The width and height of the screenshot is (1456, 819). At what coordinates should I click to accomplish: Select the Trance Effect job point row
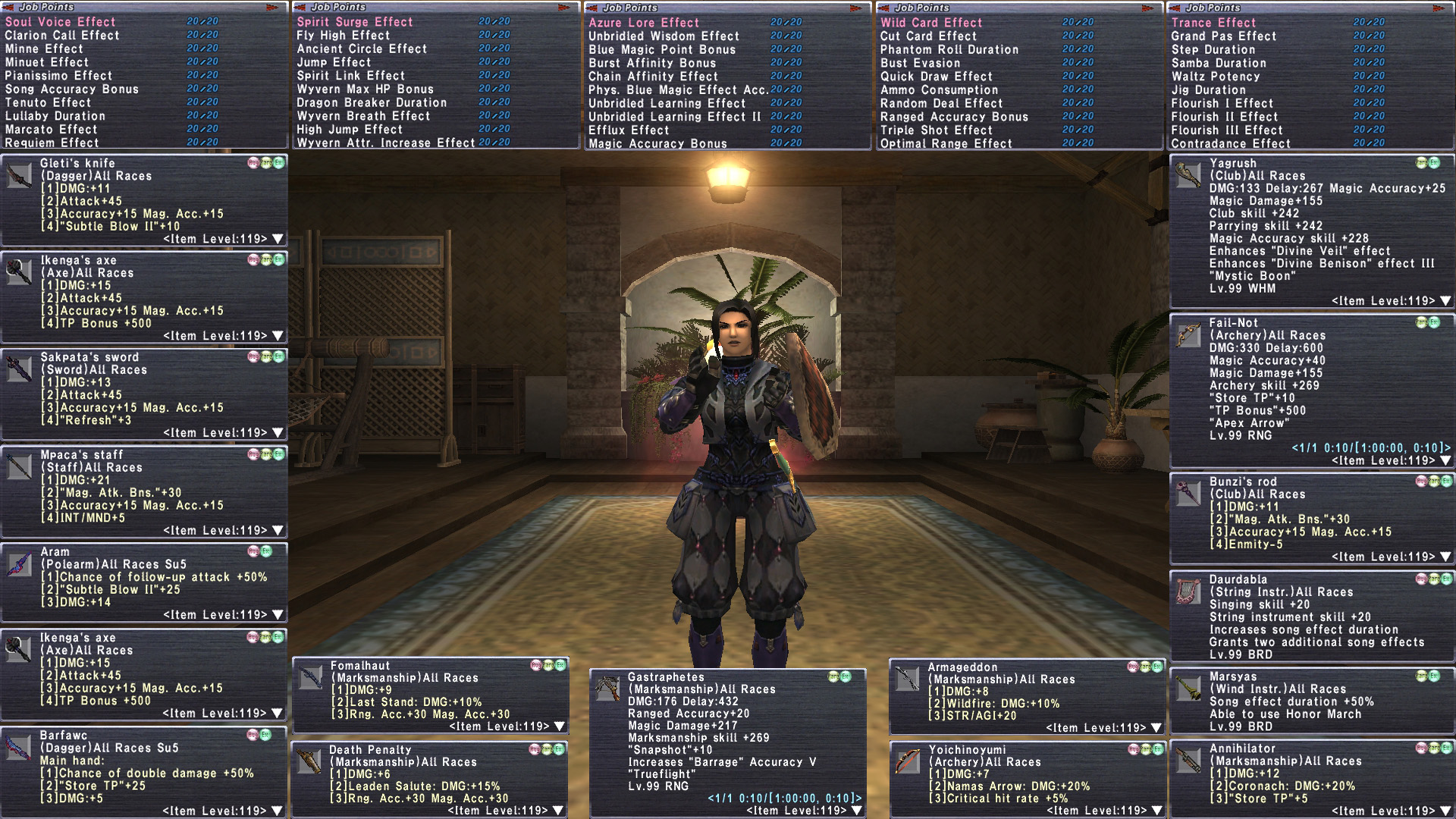(1213, 23)
